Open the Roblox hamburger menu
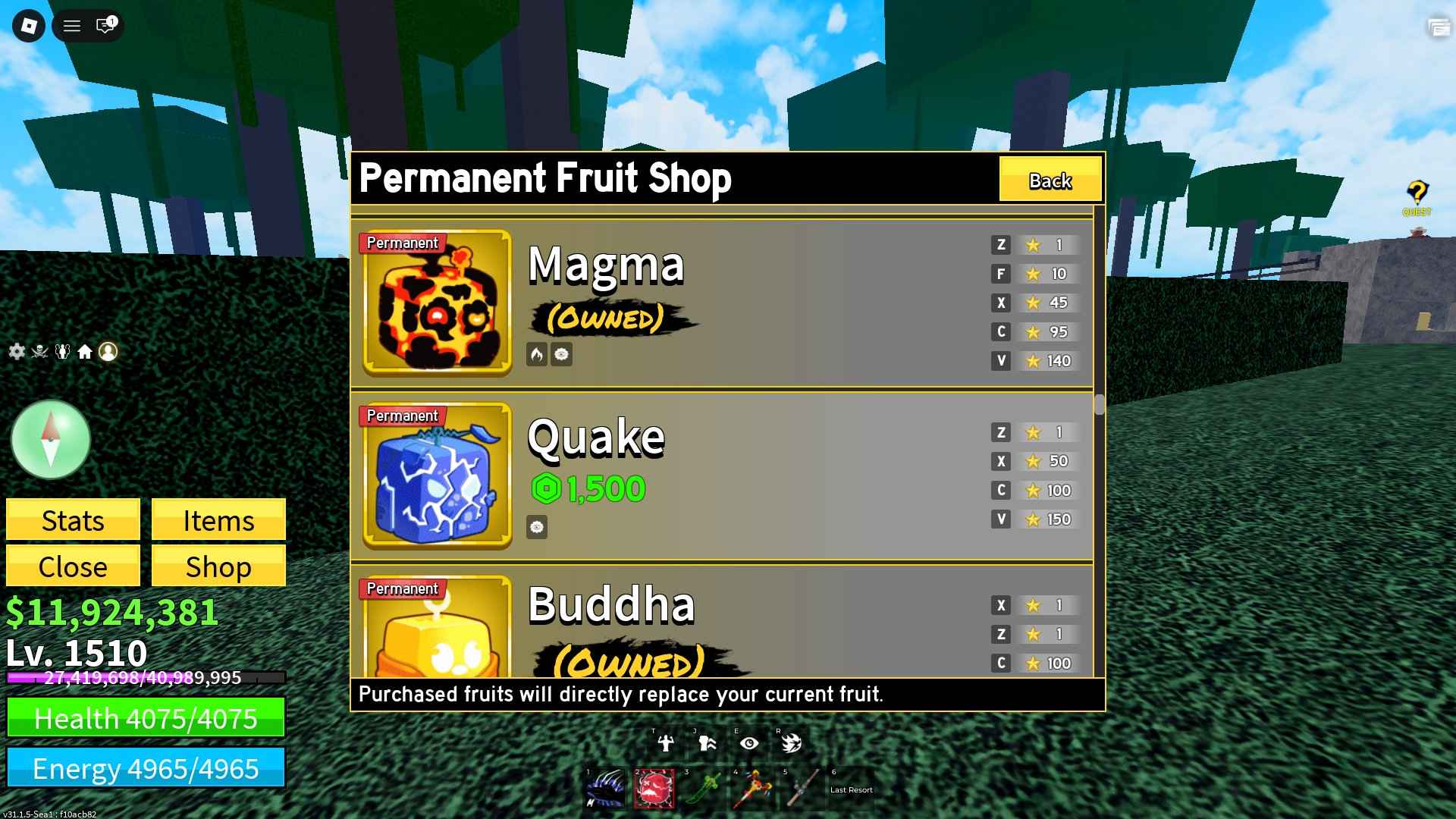 71,26
